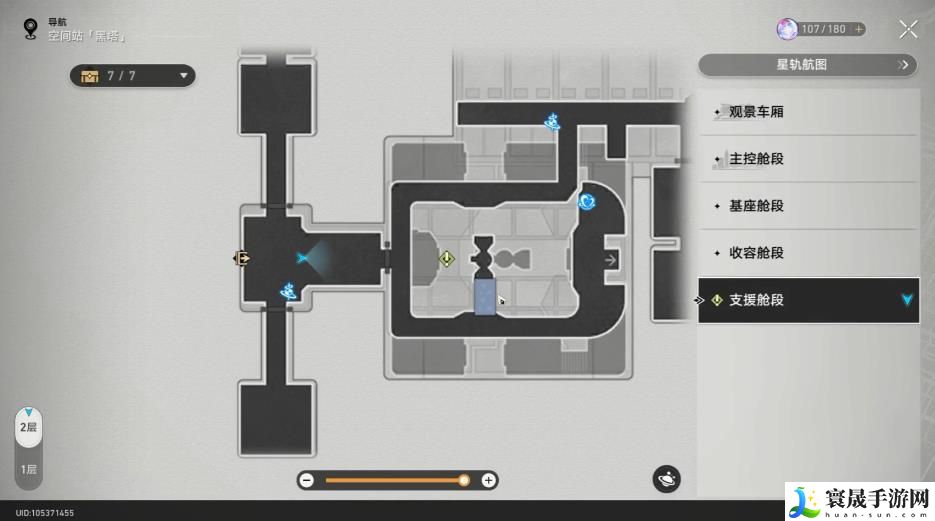Zoom out the map with the minus button
Viewport: 935px width, 521px height.
(x=307, y=480)
